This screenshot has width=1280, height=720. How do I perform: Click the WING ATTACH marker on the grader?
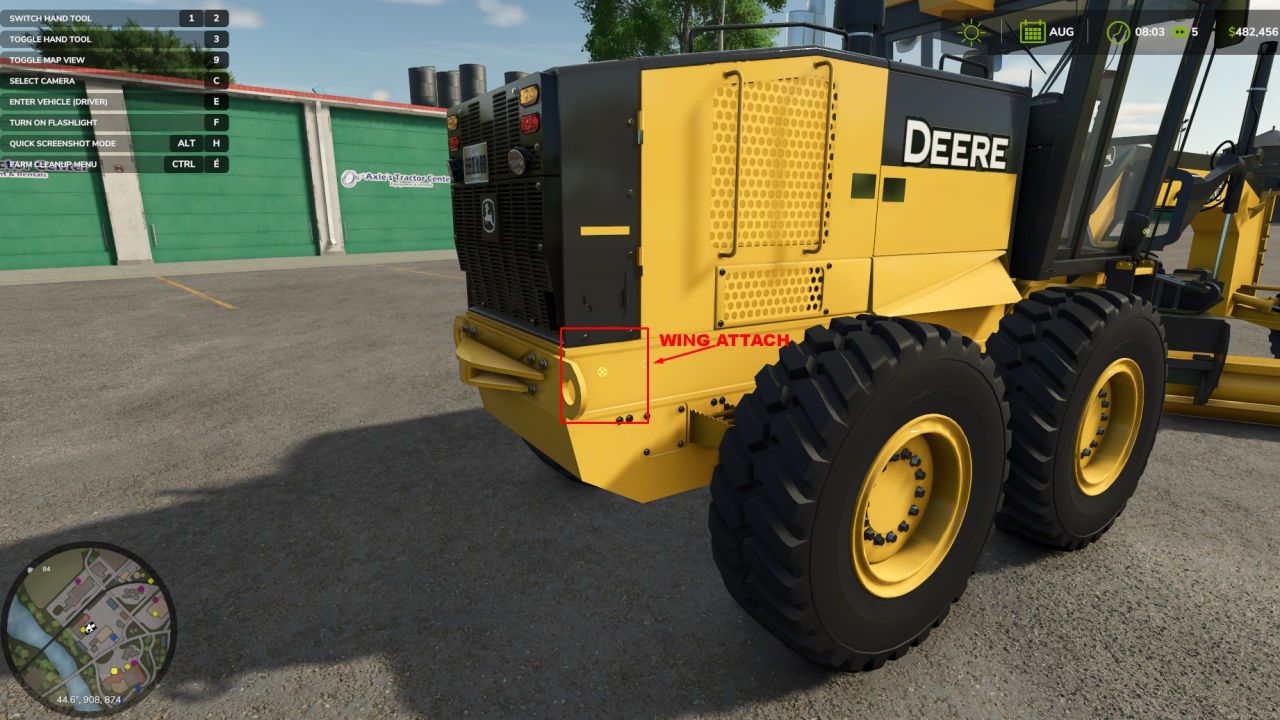click(x=722, y=340)
